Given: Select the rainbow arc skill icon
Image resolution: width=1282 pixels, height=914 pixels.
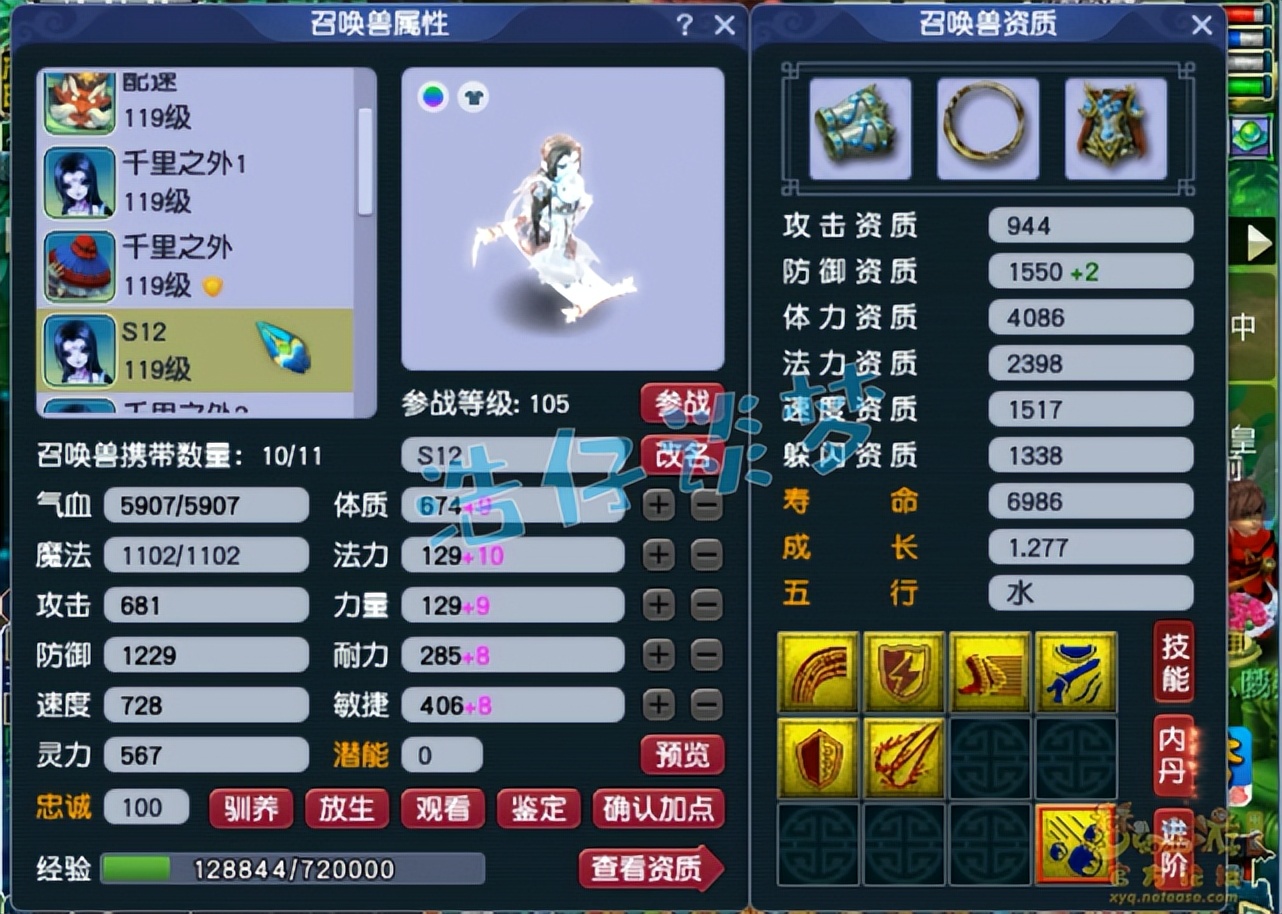Looking at the screenshot, I should click(x=818, y=671).
